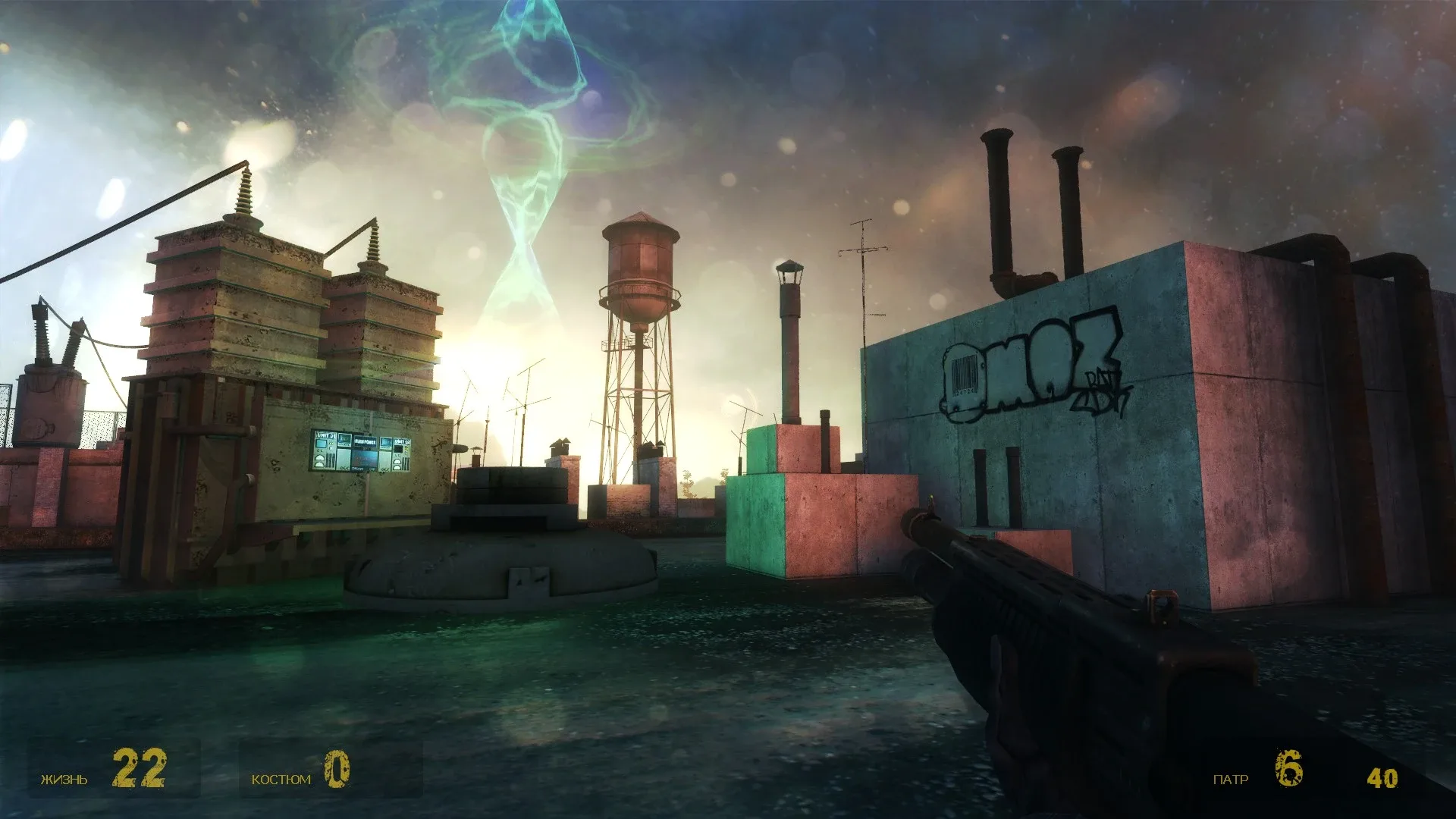Expand the MAINPOWER status readout screen
The image size is (1456, 819).
click(x=366, y=459)
